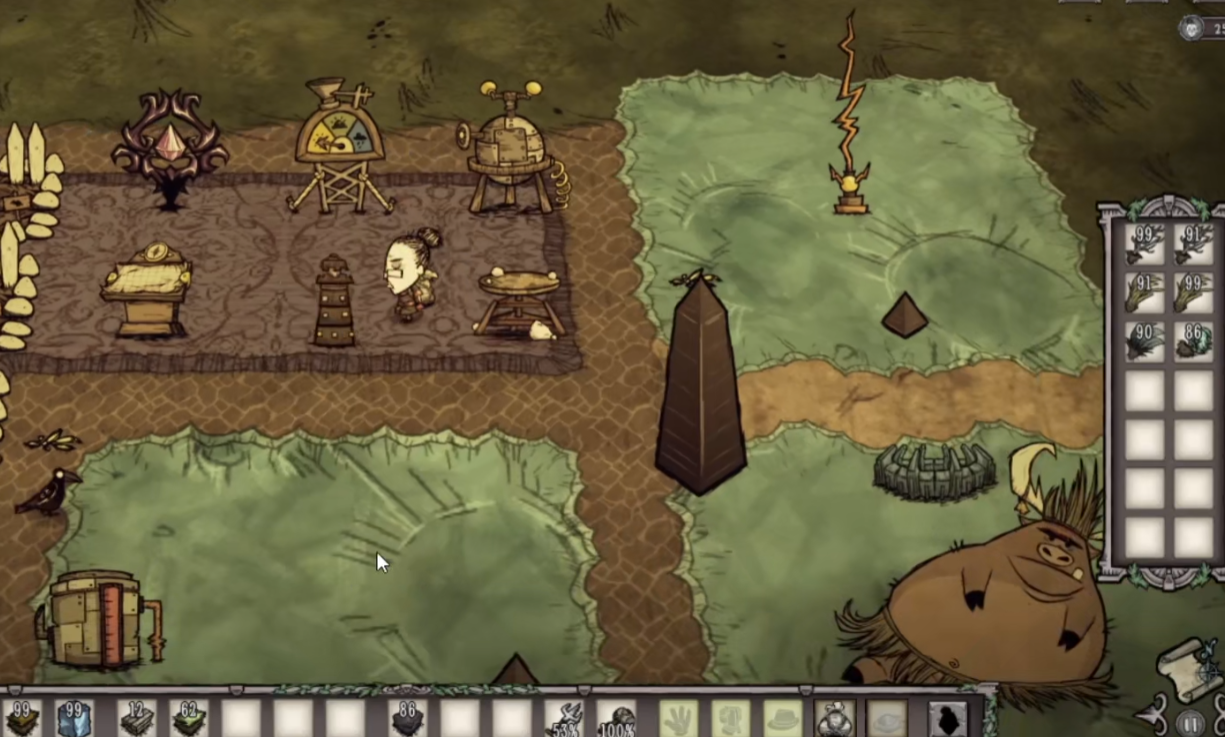Screen dimensions: 1225x737
Task: Take the 91 twigs from the container
Action: pos(1192,244)
